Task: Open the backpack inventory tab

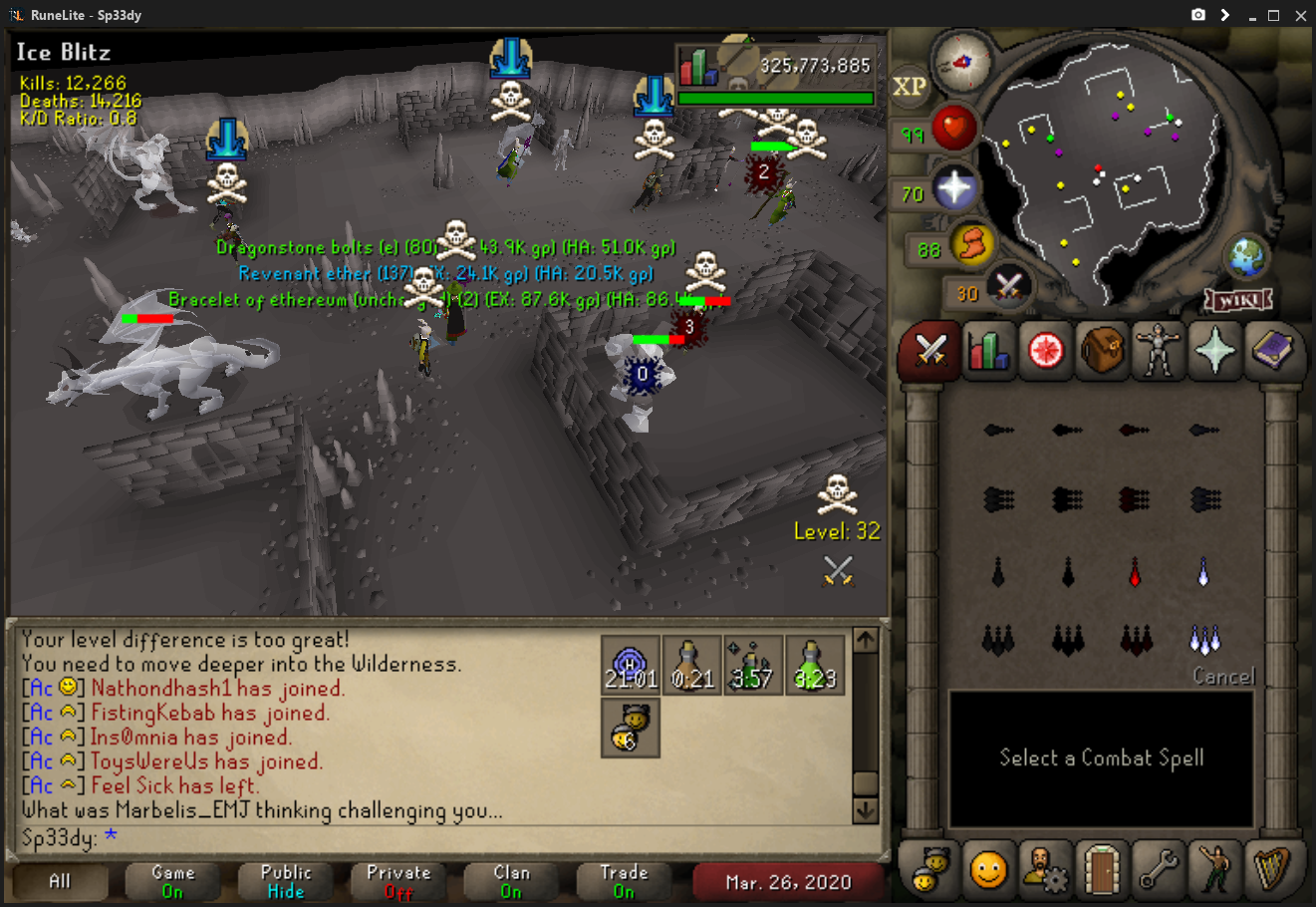Action: (1101, 351)
